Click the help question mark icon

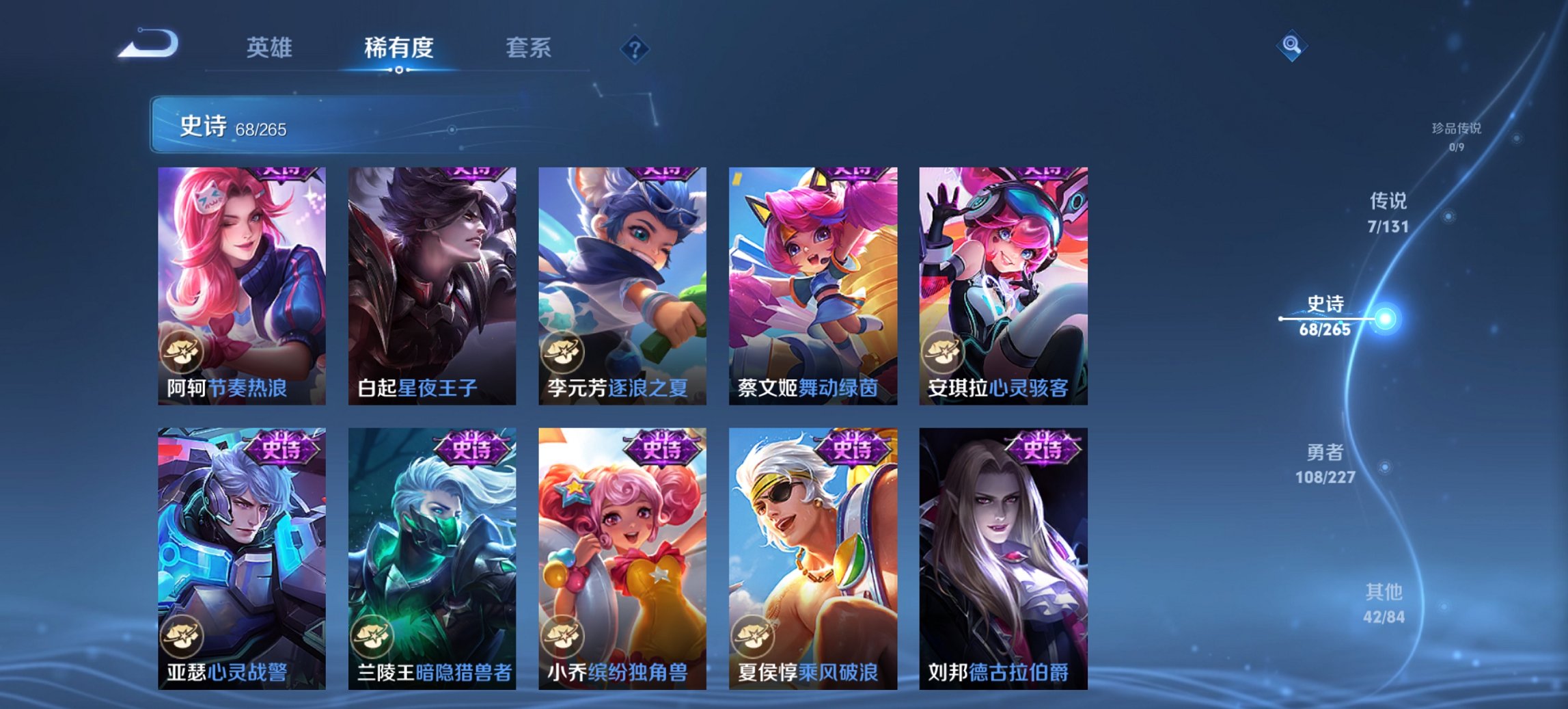pyautogui.click(x=634, y=46)
